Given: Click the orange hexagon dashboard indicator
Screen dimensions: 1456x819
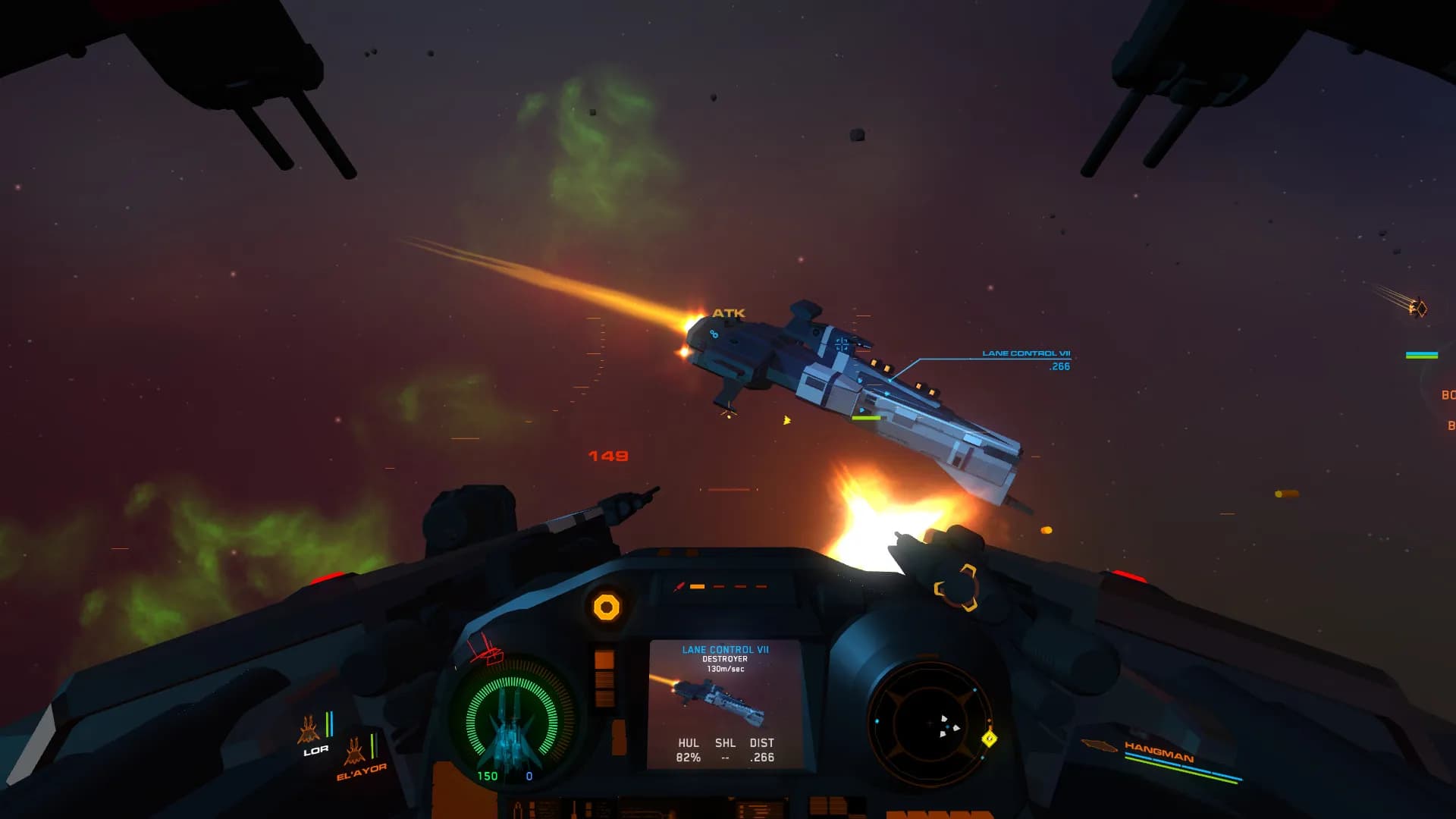Looking at the screenshot, I should point(606,607).
